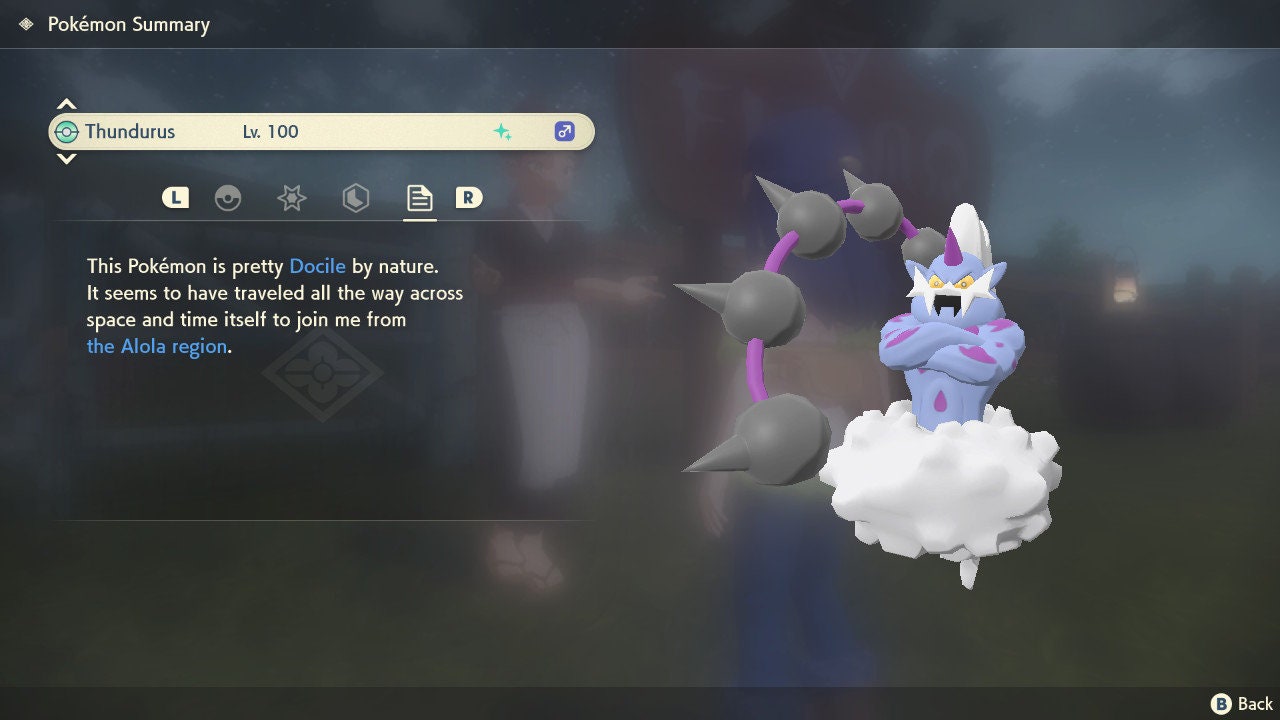Select the Thundurus name bar

320,131
